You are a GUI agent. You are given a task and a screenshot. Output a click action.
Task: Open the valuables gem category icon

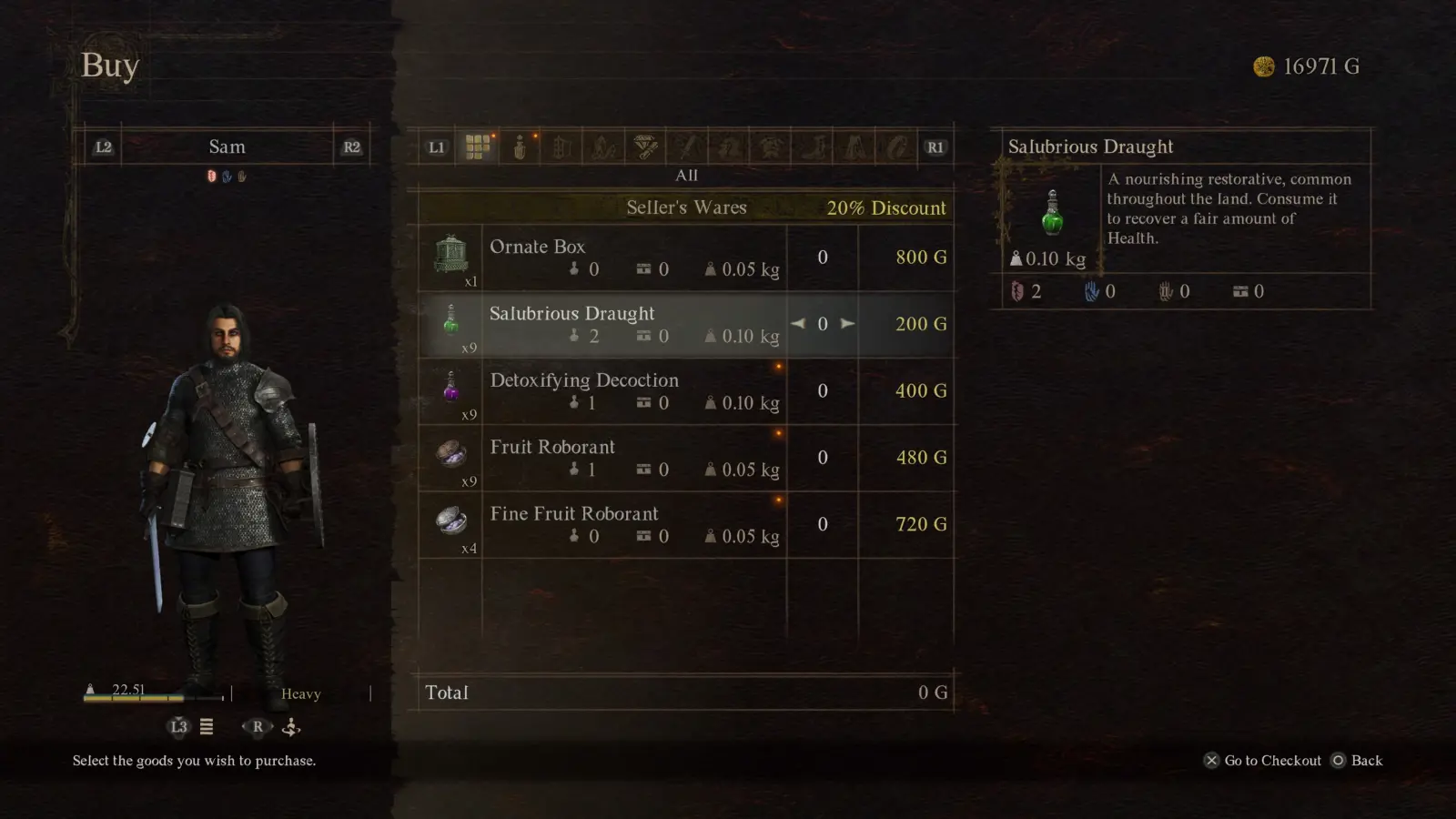(644, 146)
